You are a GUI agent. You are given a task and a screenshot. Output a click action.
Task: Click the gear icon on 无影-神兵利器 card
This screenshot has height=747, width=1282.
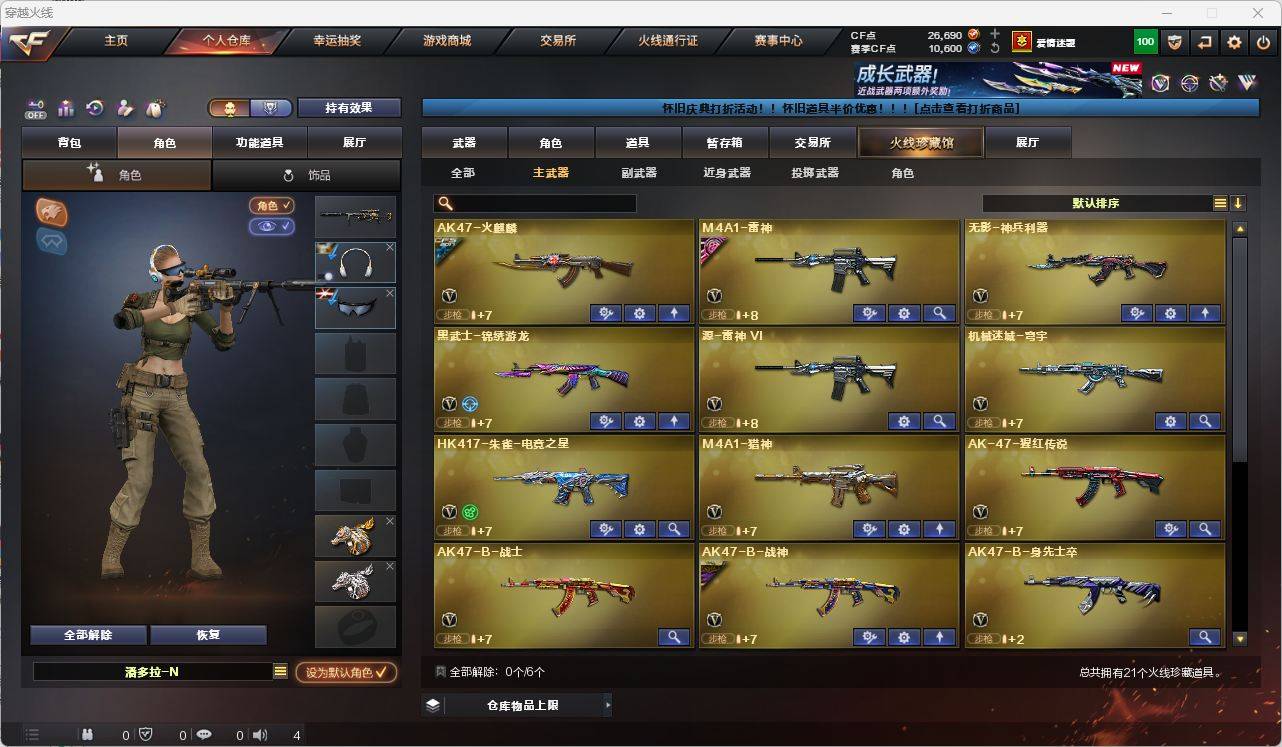tap(1171, 313)
